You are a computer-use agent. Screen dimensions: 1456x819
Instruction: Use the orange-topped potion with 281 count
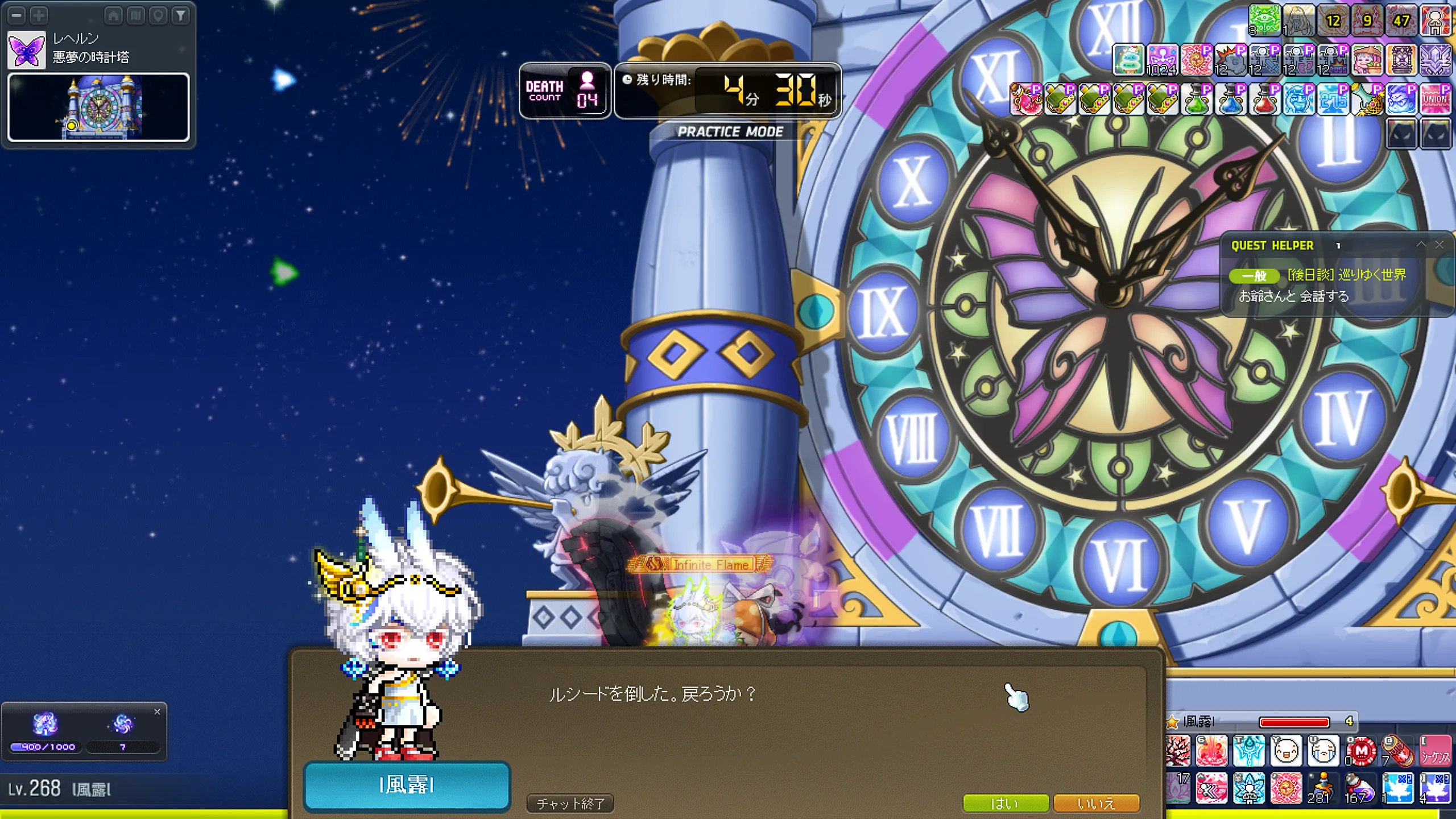pyautogui.click(x=1323, y=788)
